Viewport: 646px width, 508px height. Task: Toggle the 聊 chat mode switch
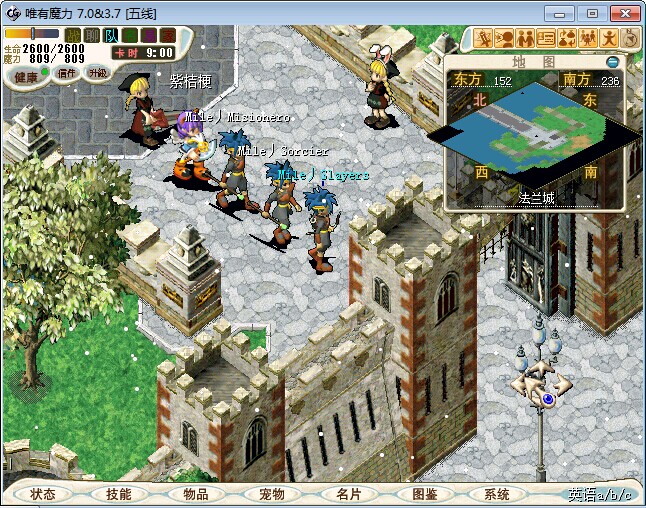[91, 35]
